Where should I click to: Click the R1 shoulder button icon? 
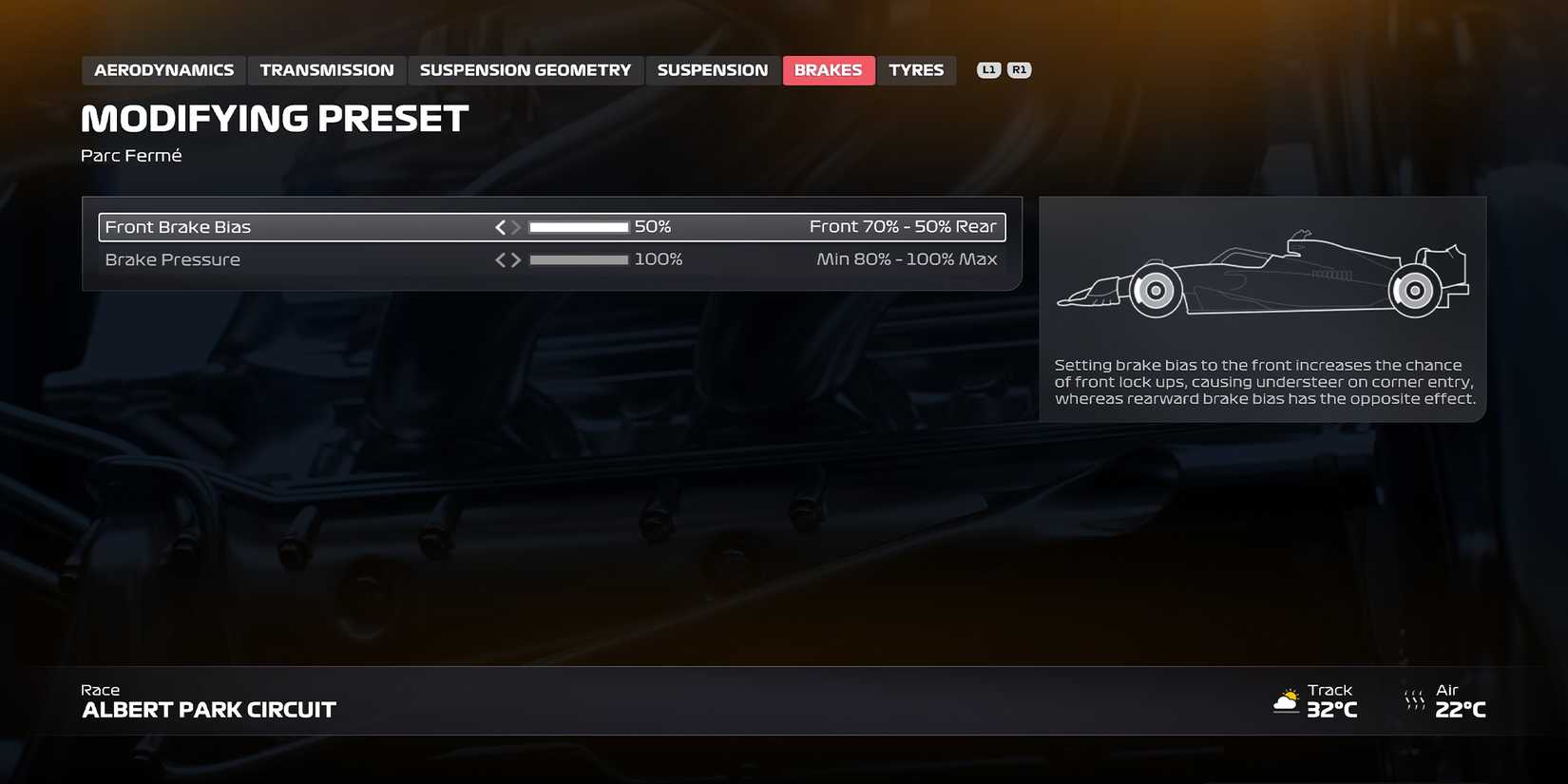pyautogui.click(x=1019, y=68)
